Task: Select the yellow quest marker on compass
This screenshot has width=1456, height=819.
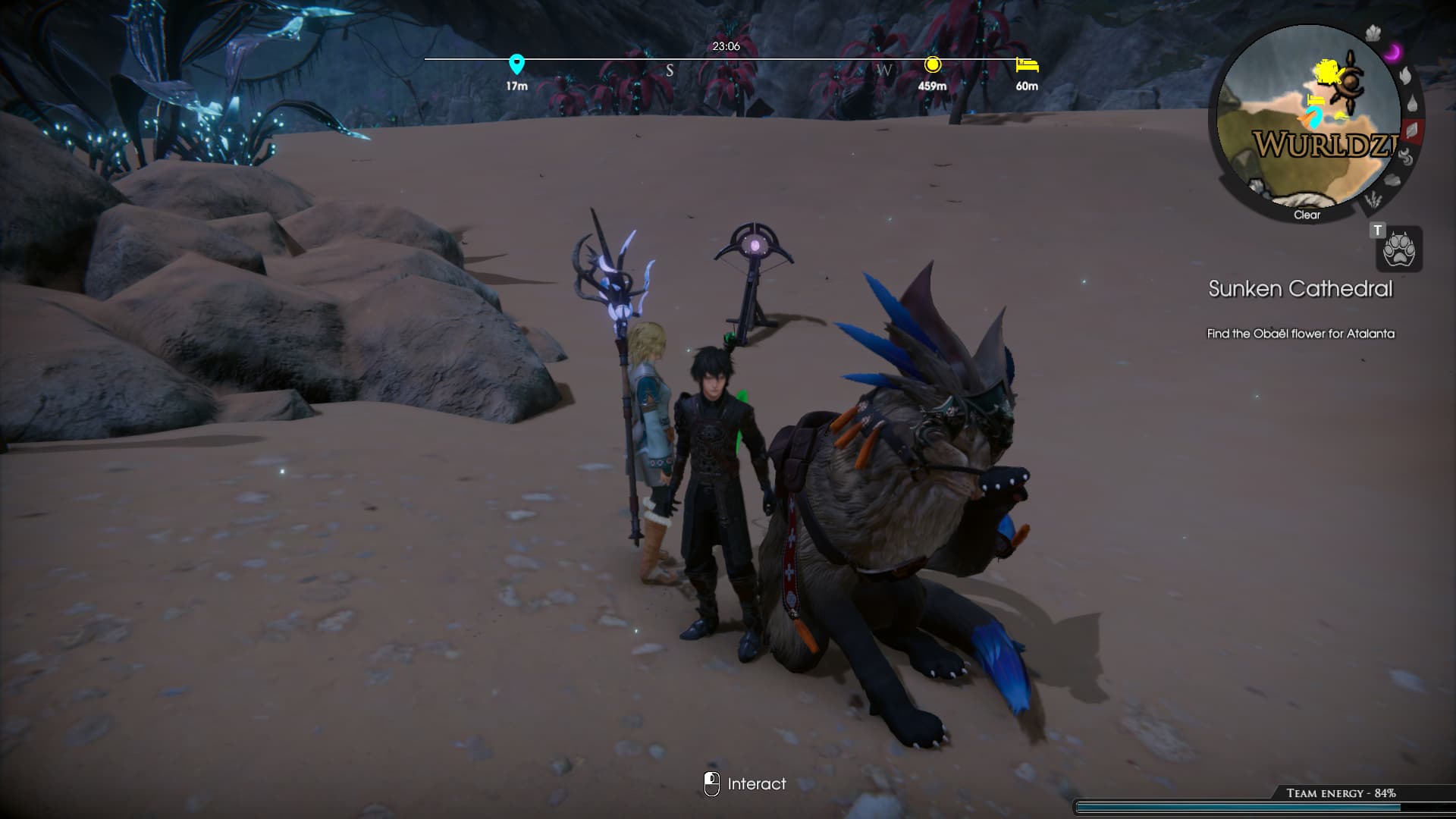Action: coord(933,64)
